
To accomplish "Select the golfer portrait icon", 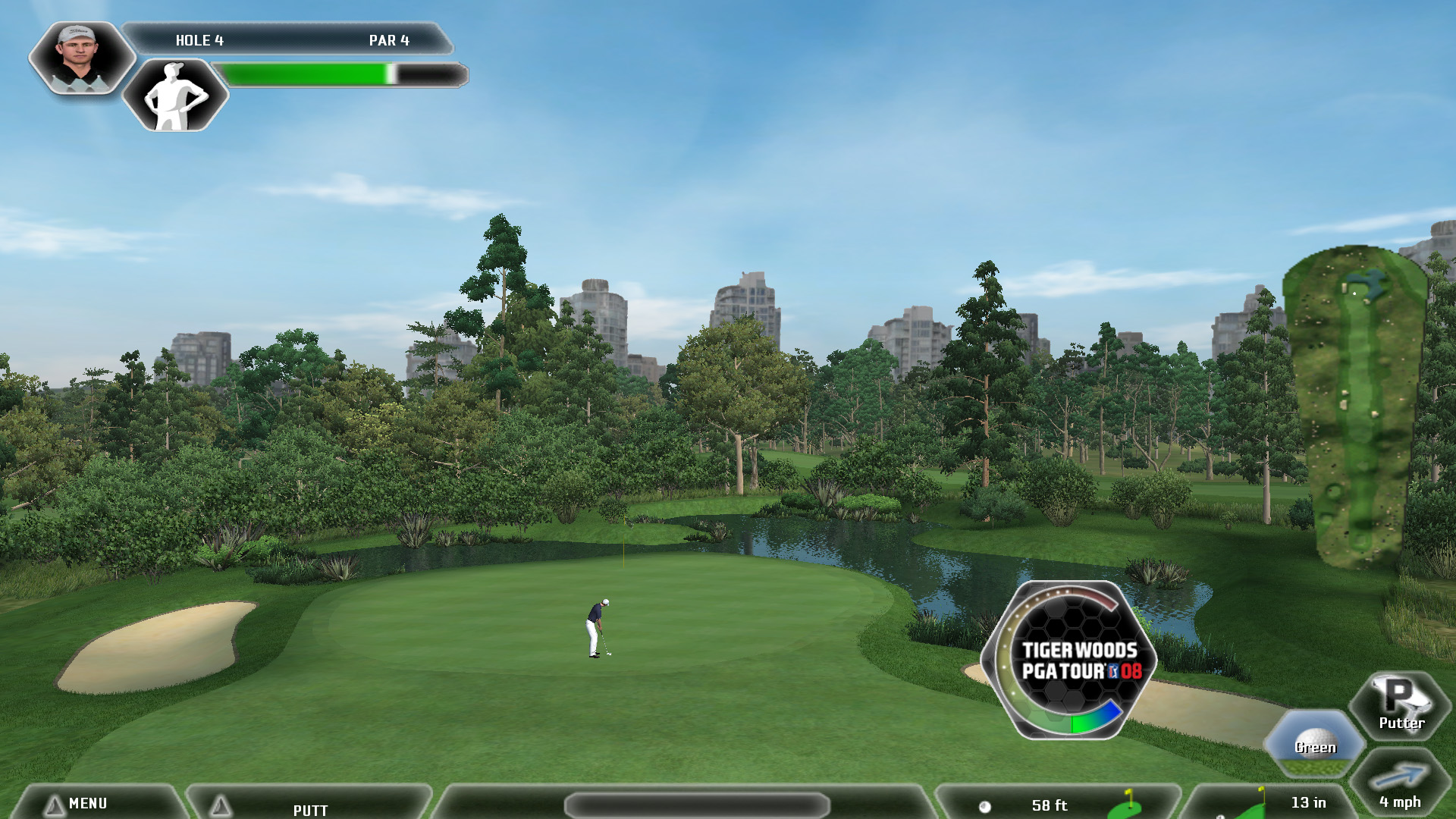I will [81, 58].
